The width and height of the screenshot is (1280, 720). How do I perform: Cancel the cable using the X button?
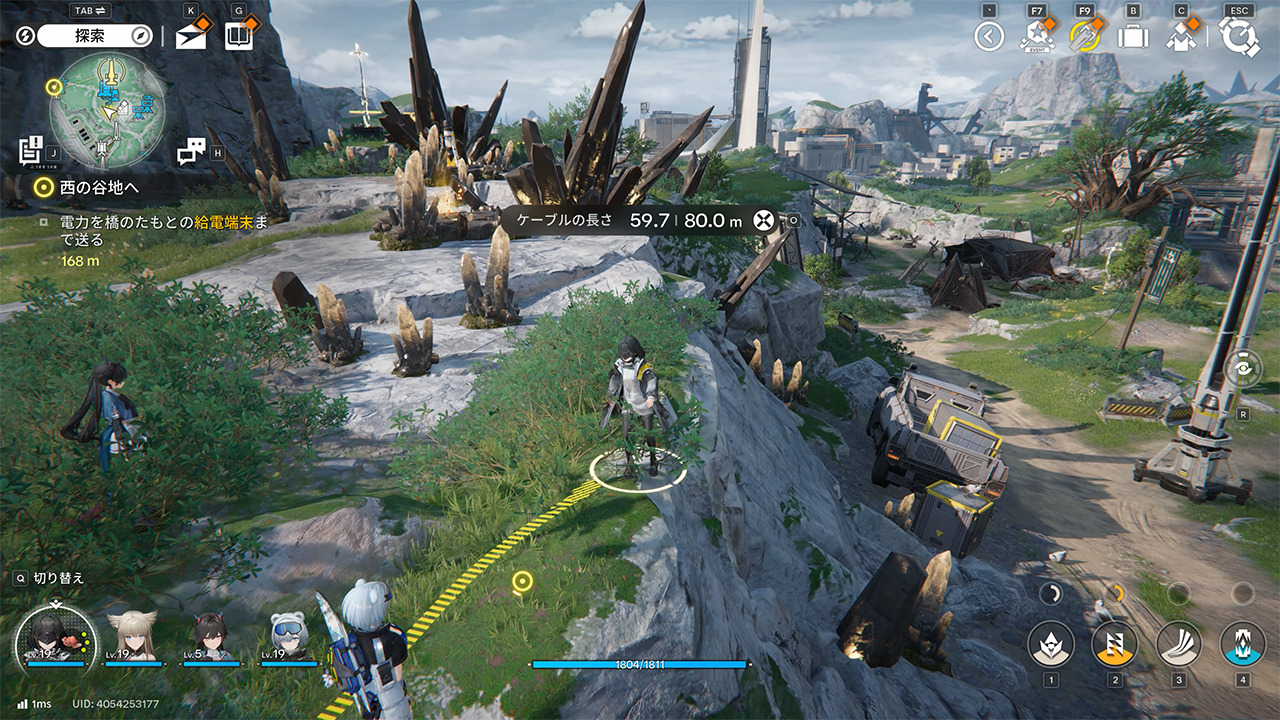(x=766, y=220)
